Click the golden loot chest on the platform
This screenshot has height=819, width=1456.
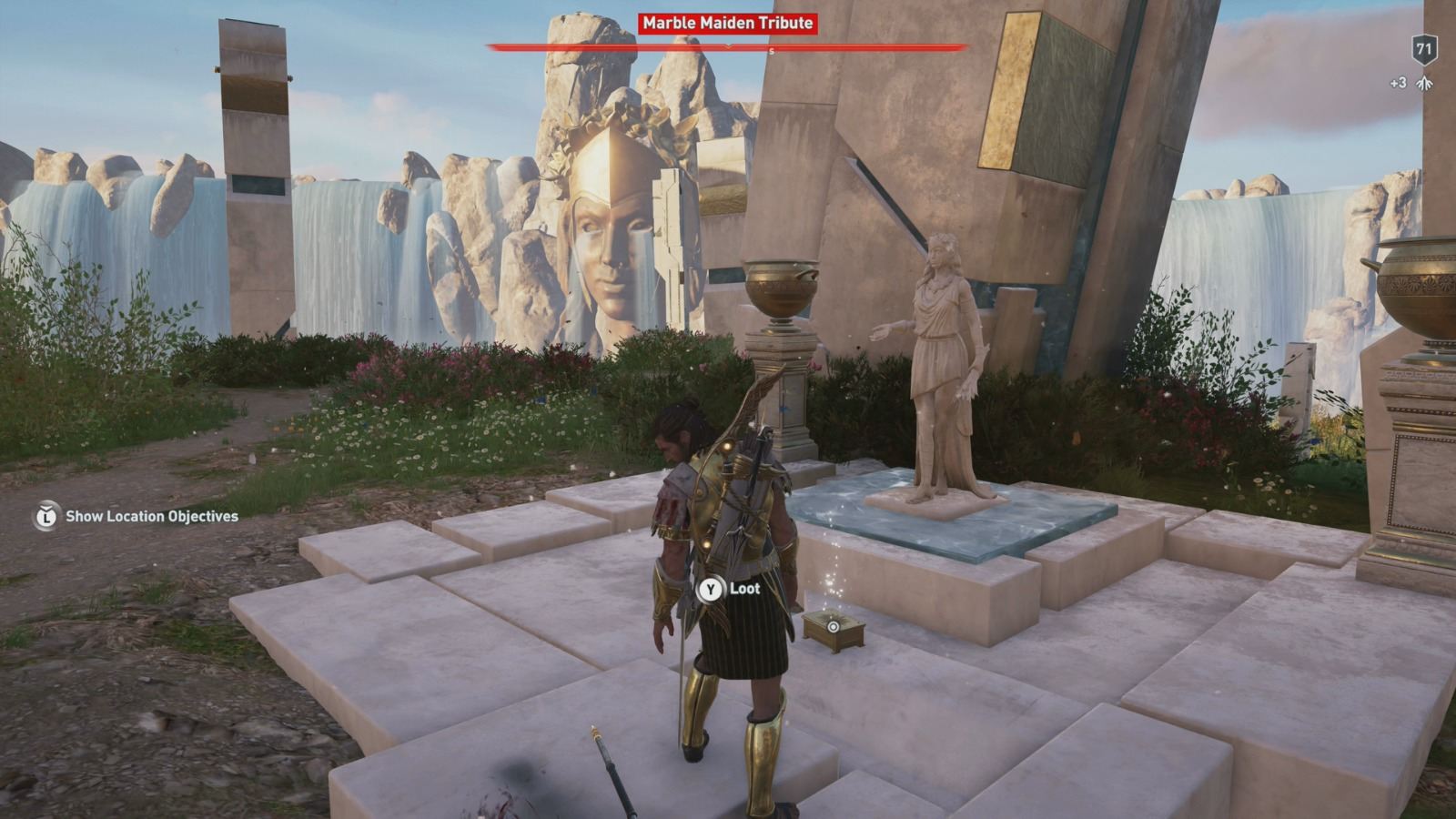832,630
